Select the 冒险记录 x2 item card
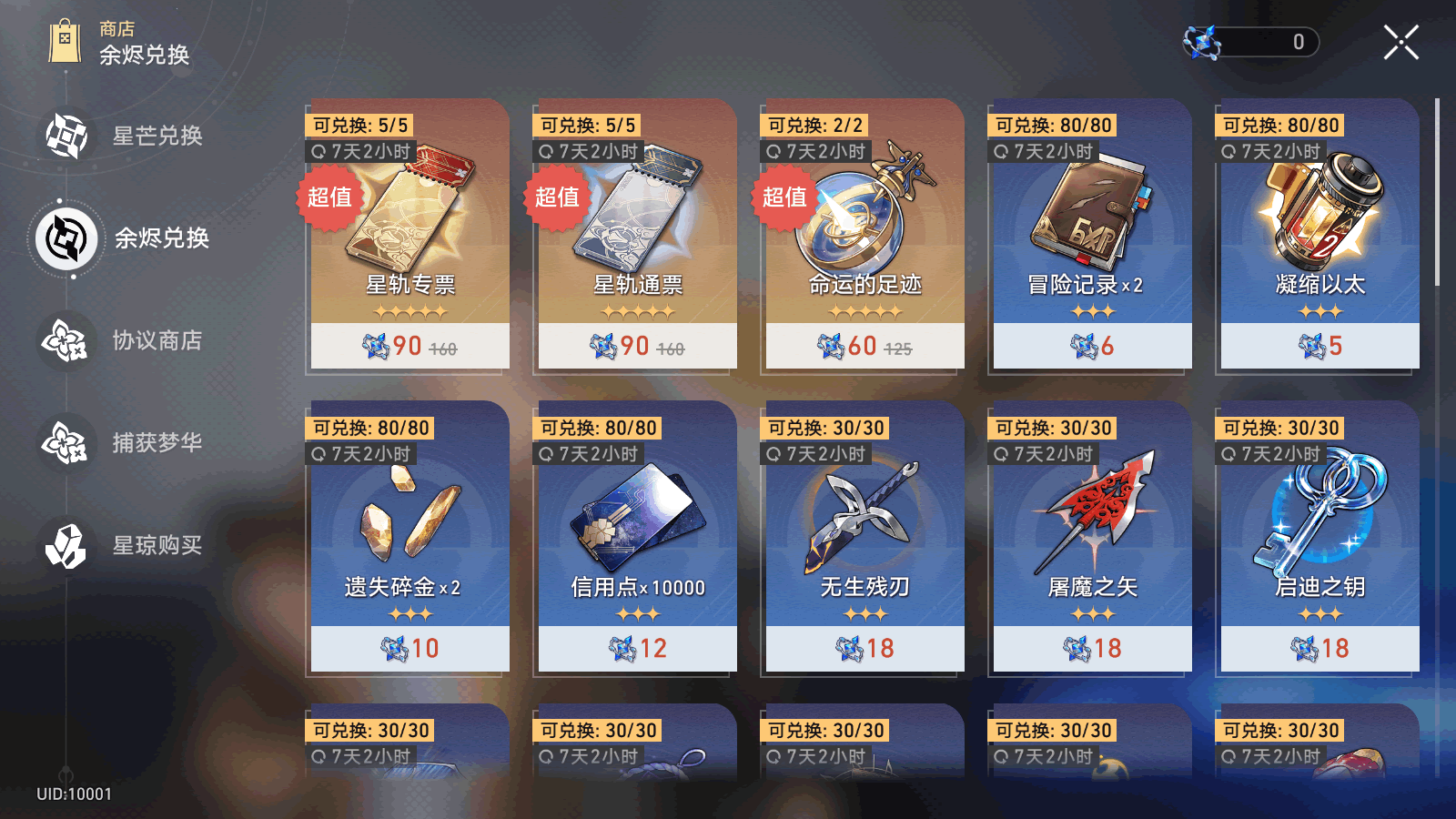1456x819 pixels. tap(1092, 235)
